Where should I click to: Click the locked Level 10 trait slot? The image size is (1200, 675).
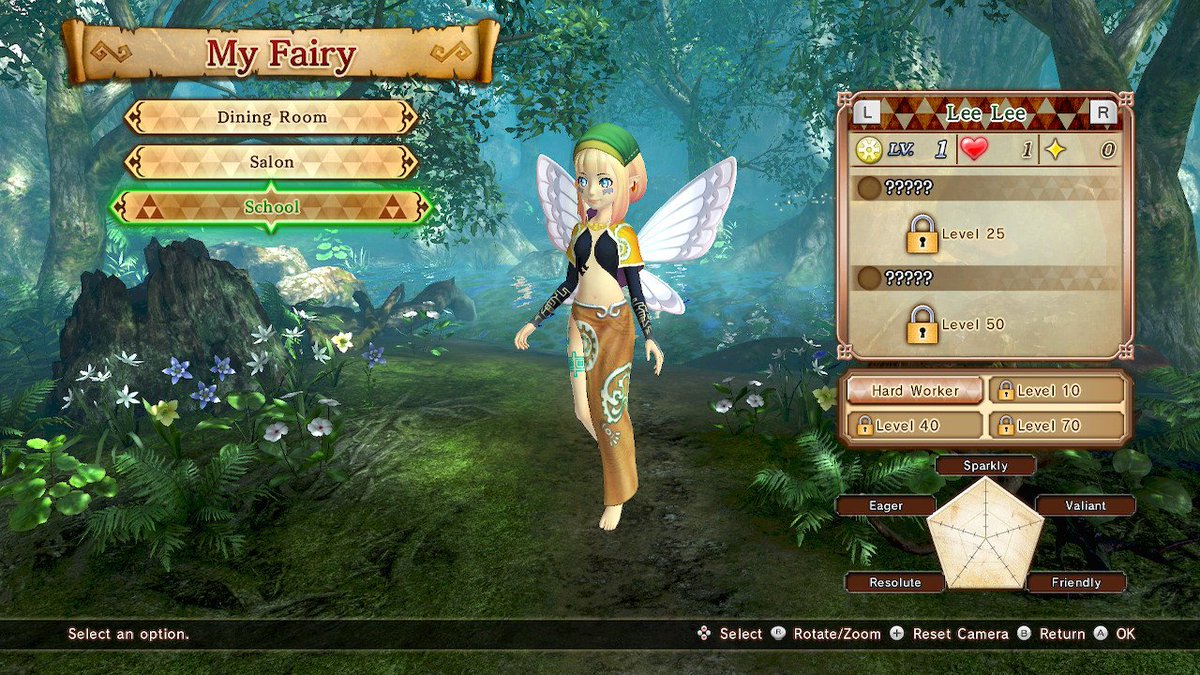tap(1056, 391)
